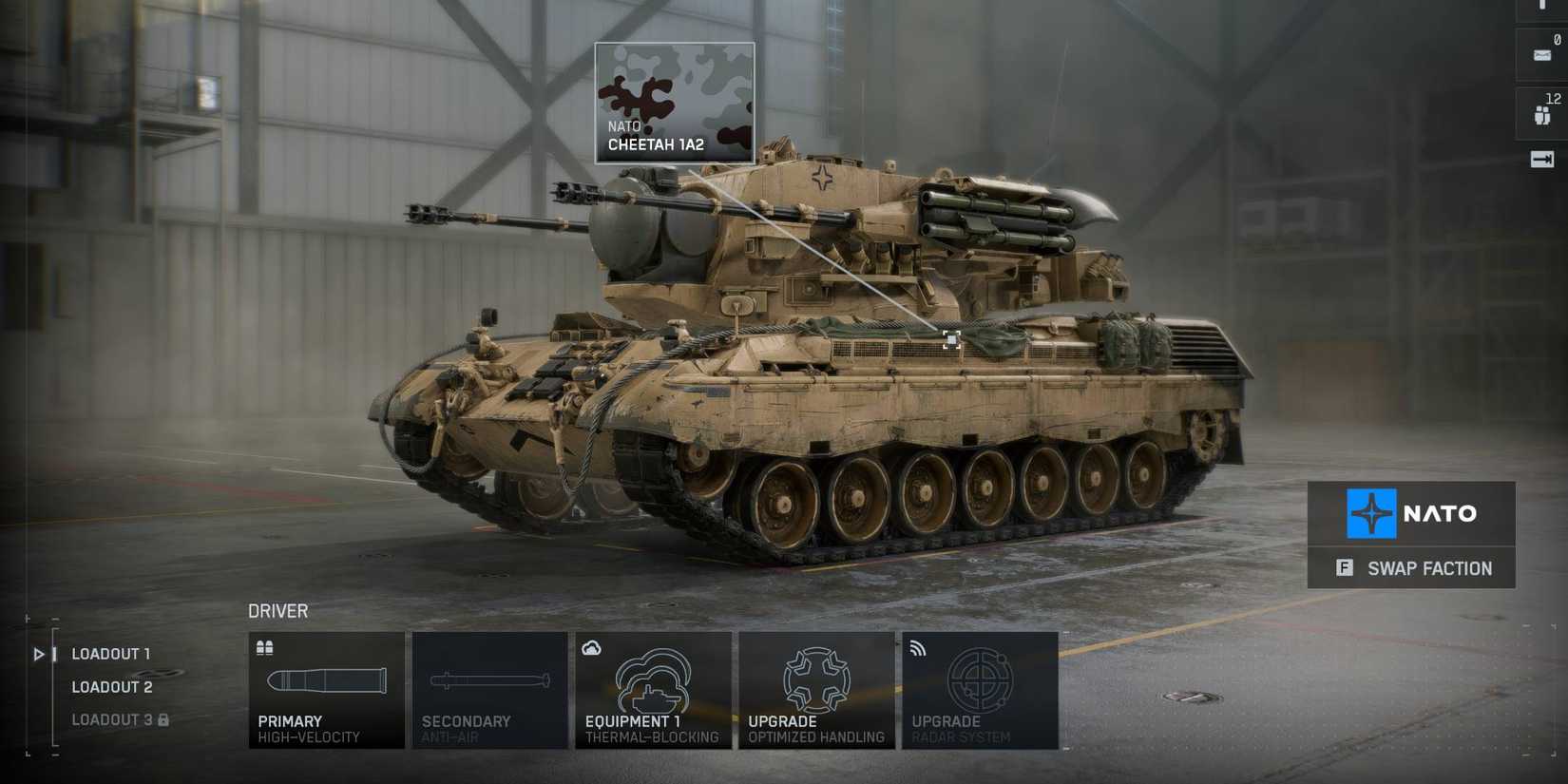Screen dimensions: 1568x784
Task: Click the signal icon on Radar upgrade slot
Action: 918,647
